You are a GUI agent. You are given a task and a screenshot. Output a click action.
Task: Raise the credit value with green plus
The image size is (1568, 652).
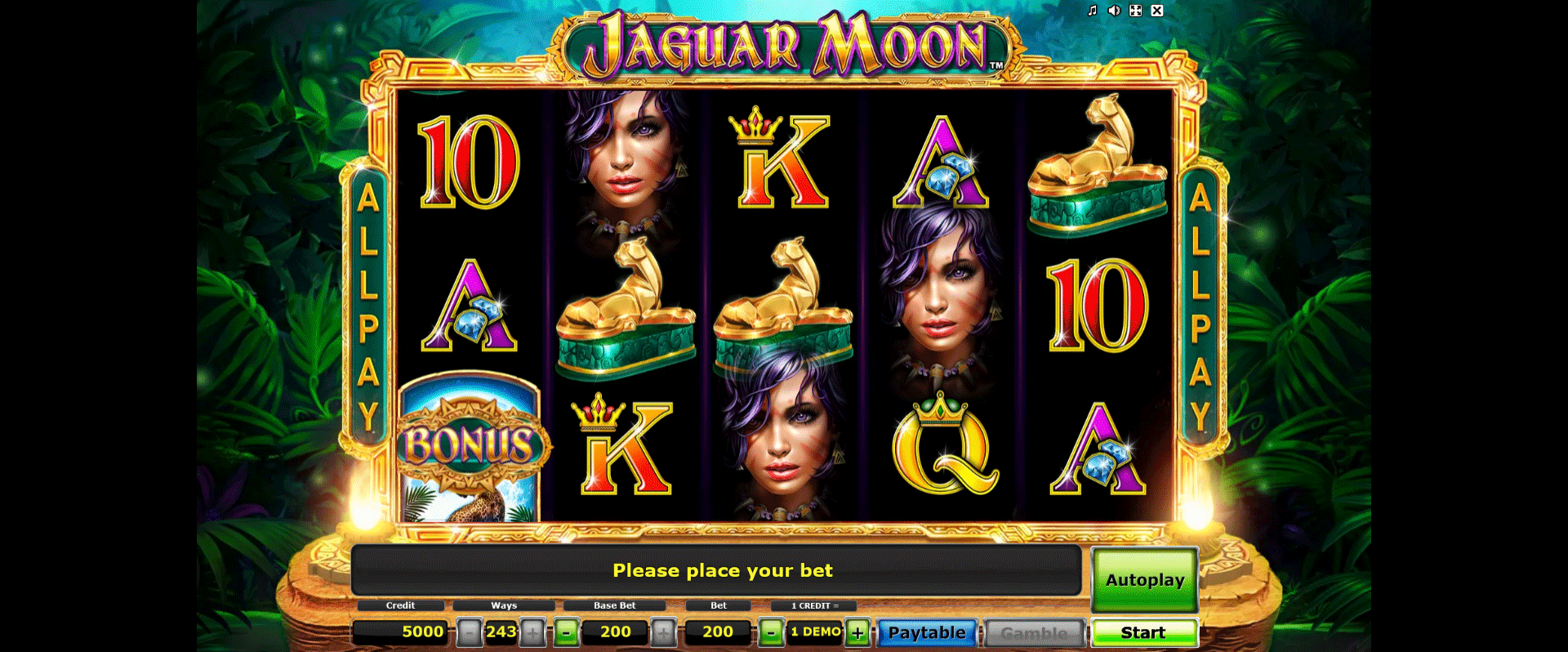(x=857, y=632)
